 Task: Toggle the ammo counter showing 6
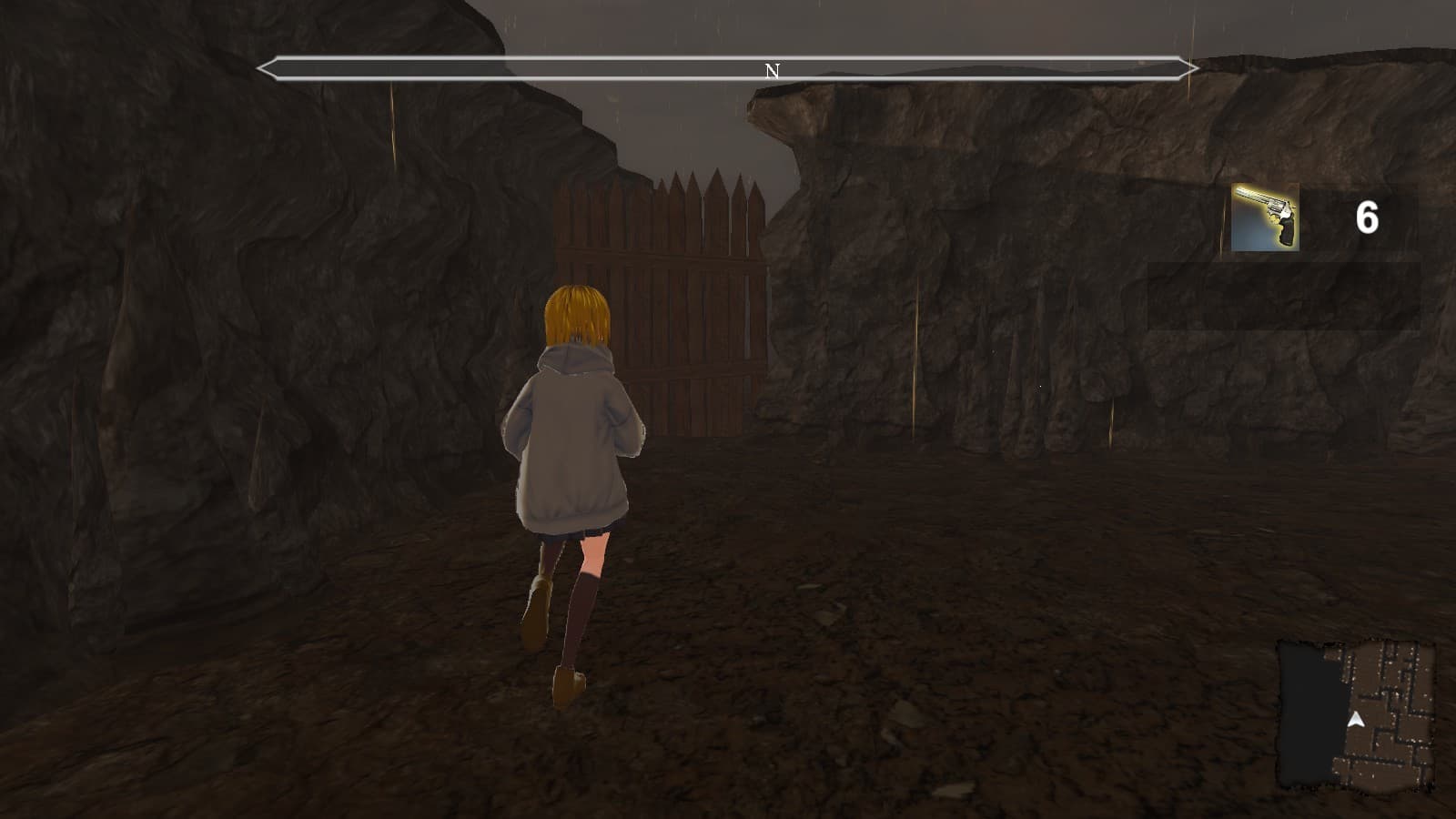point(1369,216)
